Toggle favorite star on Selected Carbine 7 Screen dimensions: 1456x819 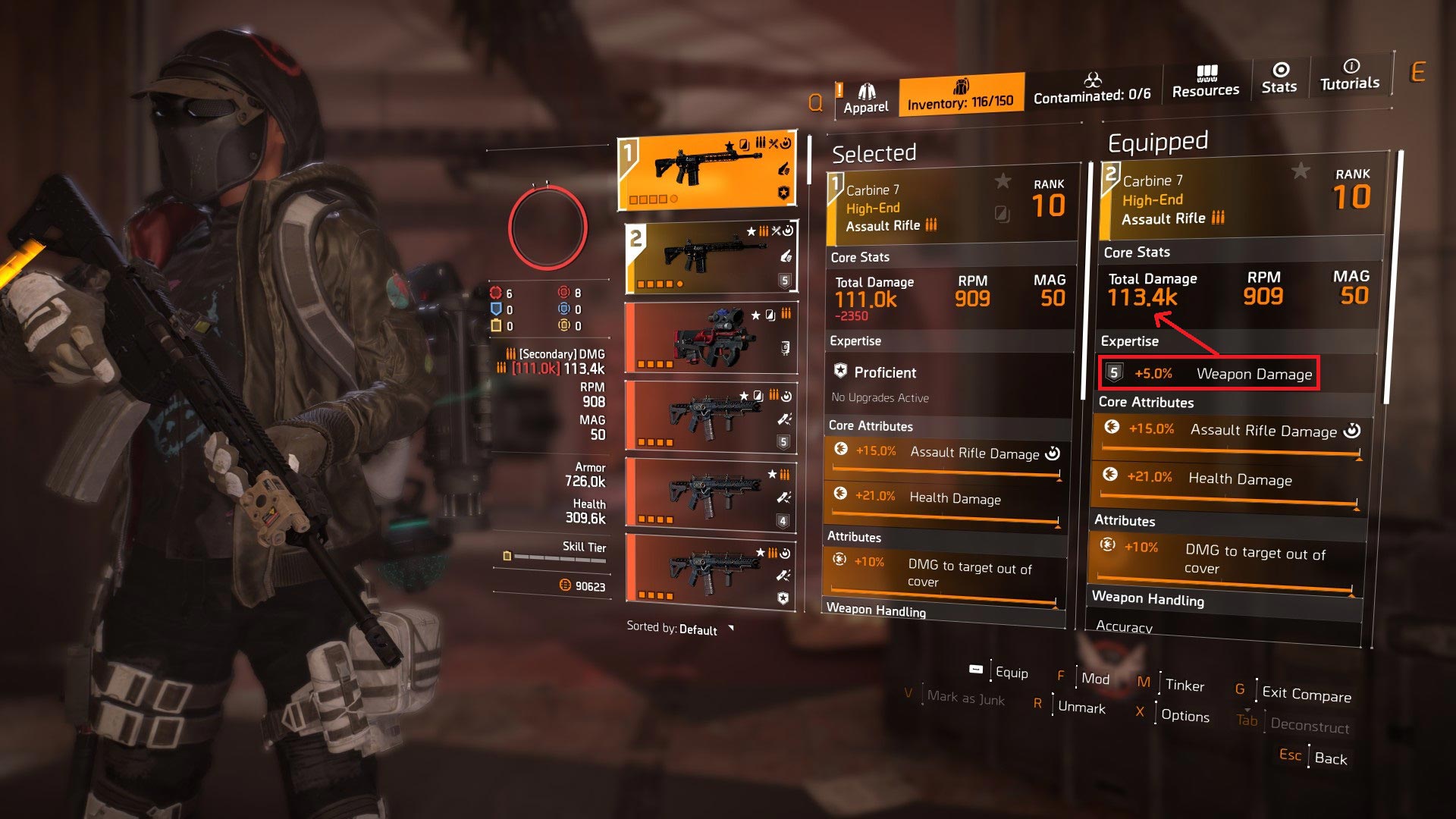click(x=1003, y=181)
